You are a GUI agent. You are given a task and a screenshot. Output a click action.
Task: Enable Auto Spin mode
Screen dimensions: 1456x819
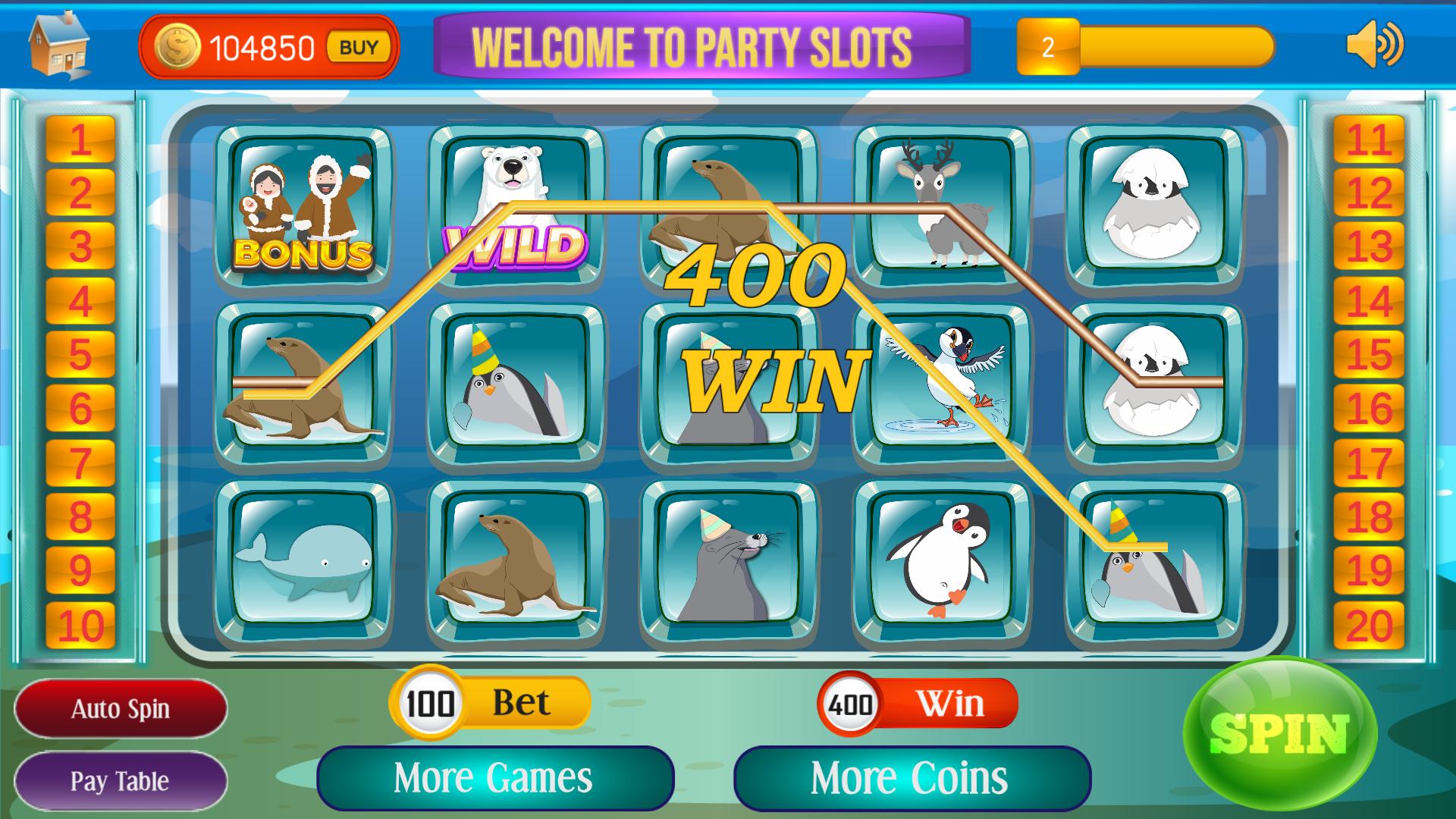121,708
